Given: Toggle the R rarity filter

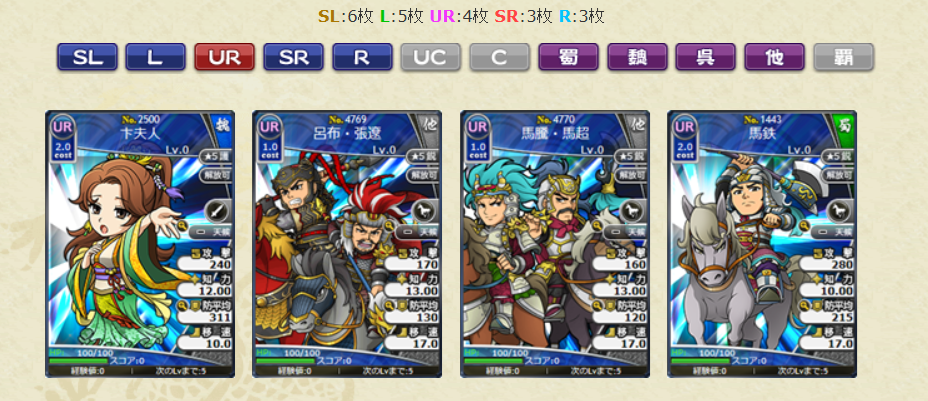Looking at the screenshot, I should pyautogui.click(x=362, y=57).
